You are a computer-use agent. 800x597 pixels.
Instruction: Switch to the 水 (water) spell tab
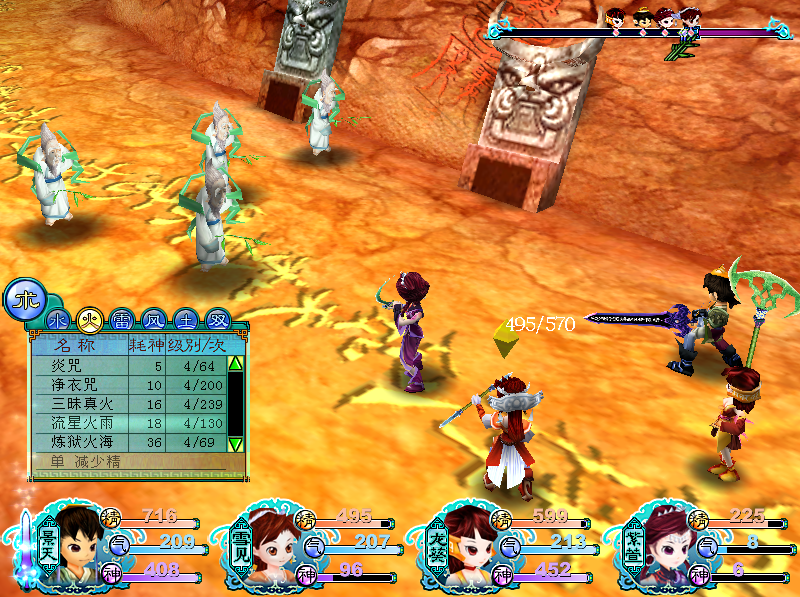(58, 320)
